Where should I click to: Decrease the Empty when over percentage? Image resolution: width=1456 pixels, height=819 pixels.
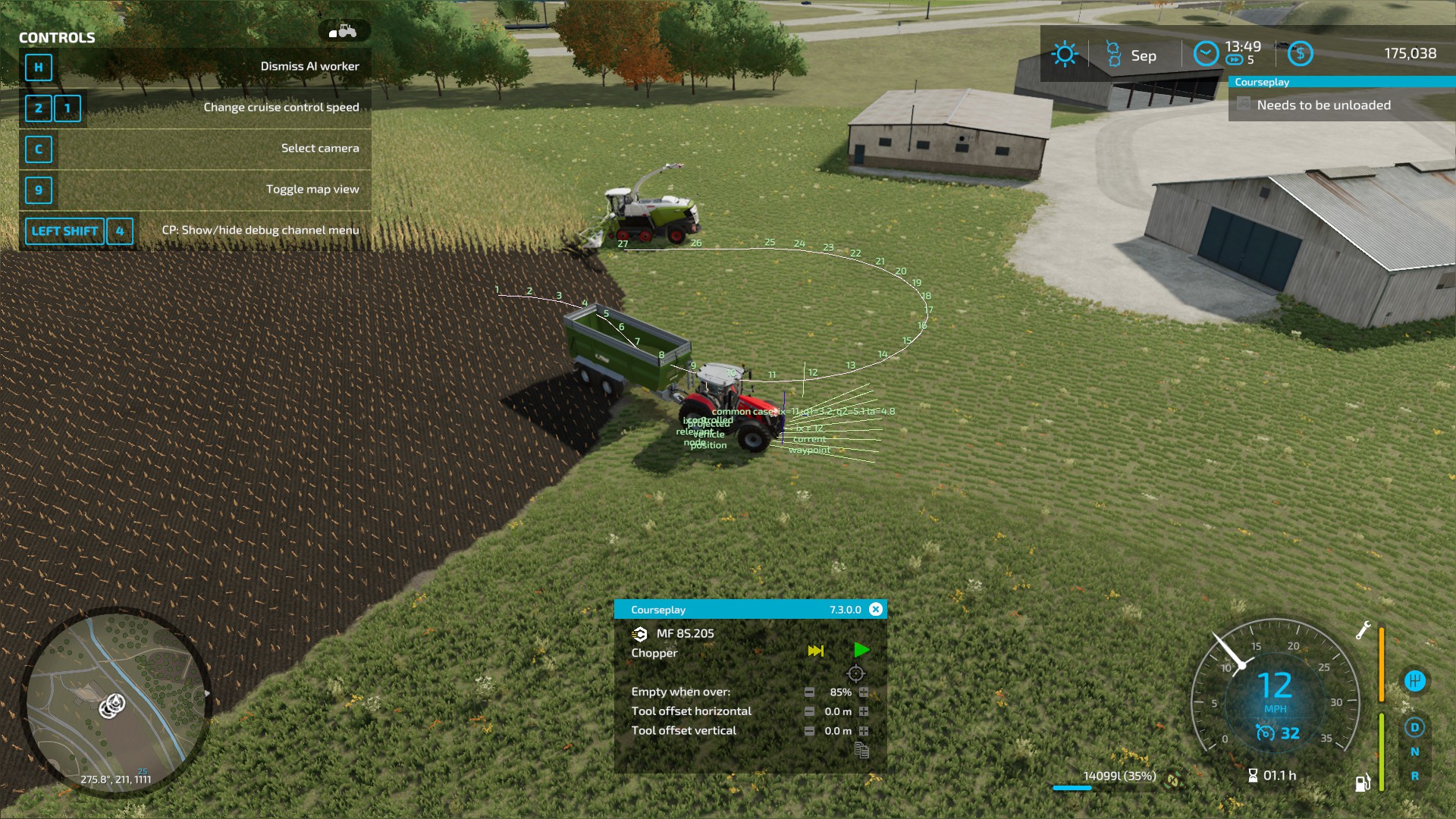tap(810, 692)
